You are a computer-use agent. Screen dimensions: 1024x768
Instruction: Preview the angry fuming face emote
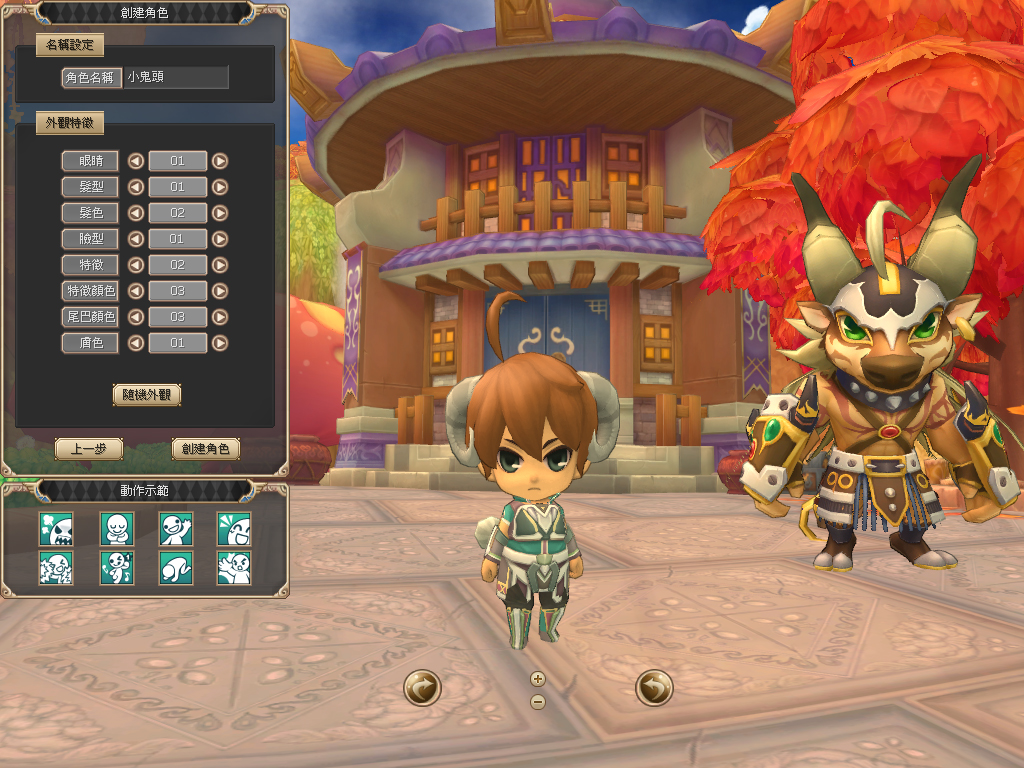coord(56,528)
